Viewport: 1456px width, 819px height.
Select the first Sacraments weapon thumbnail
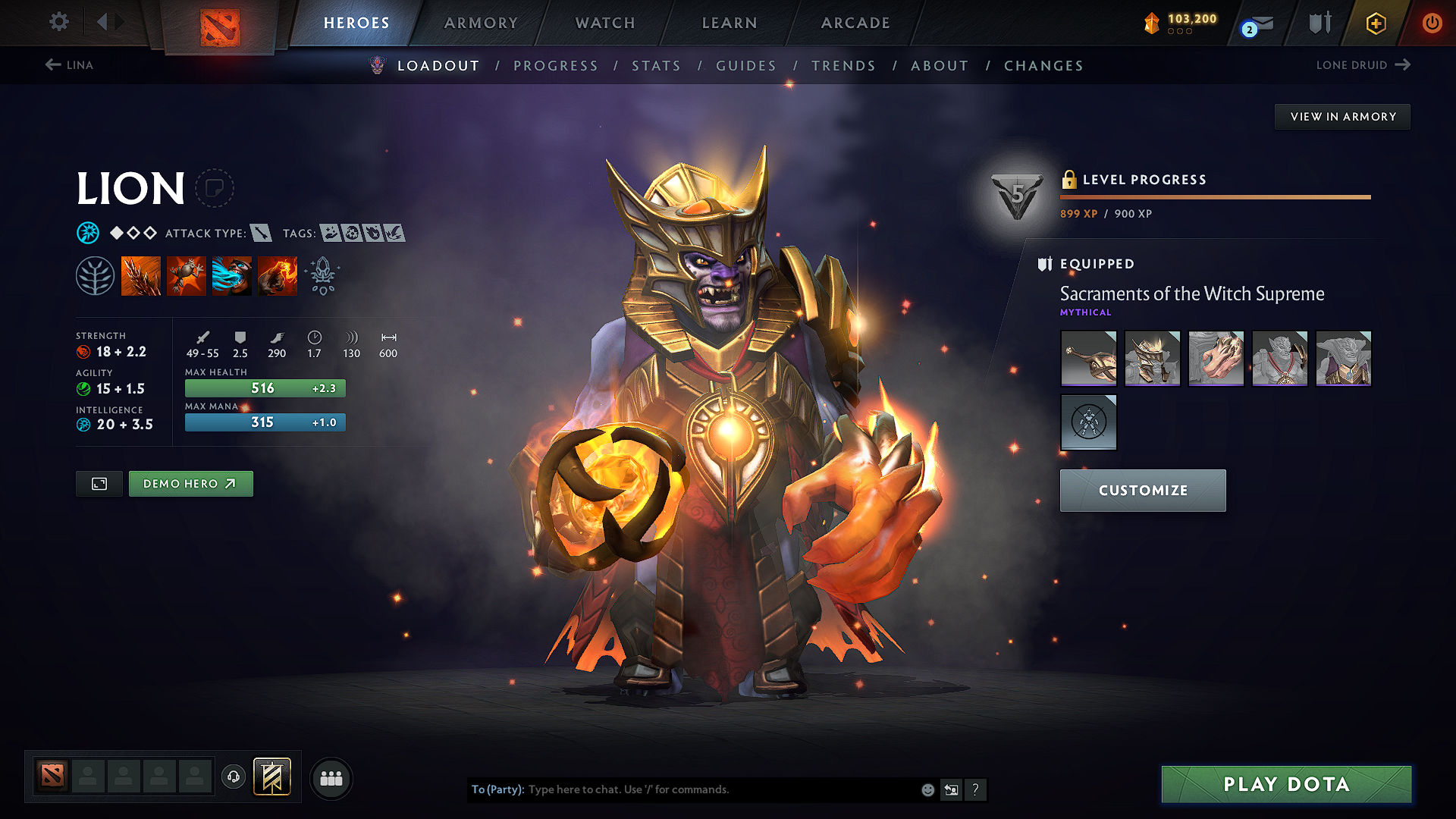click(x=1088, y=358)
